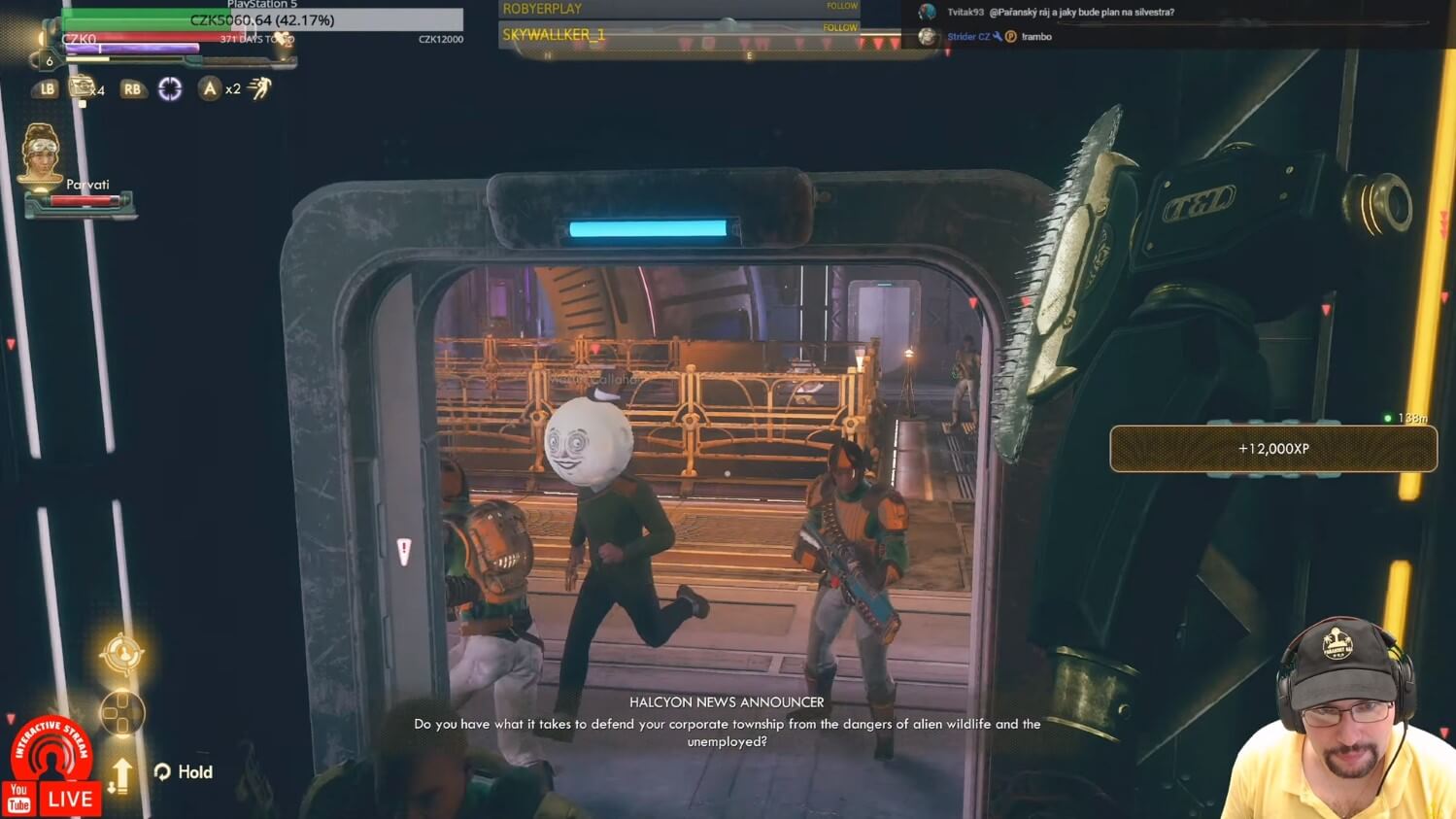The image size is (1456, 819).
Task: Select the ROBYERPLAY follower name
Action: (542, 9)
